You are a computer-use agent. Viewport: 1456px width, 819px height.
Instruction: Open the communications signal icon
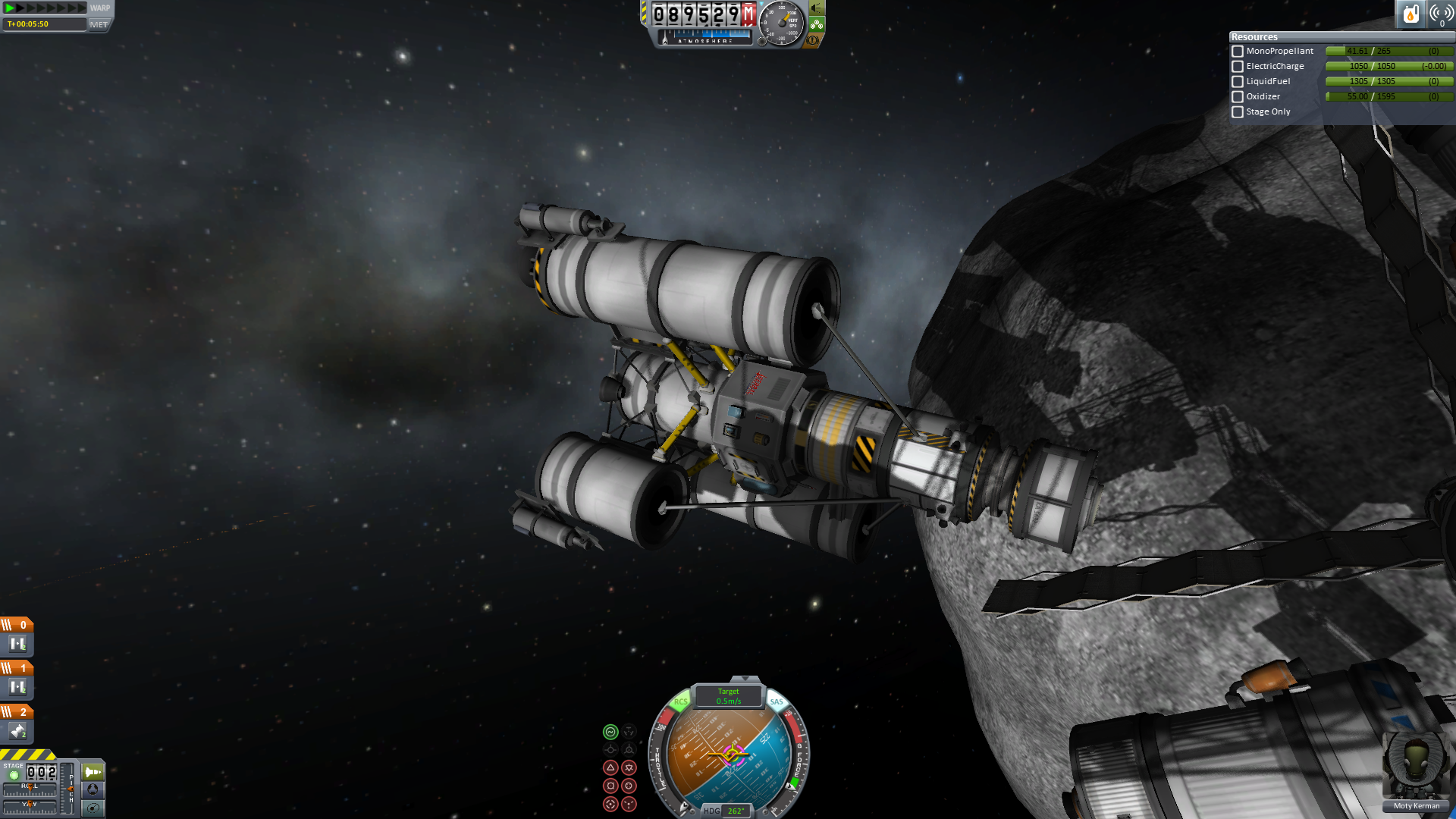click(1441, 14)
